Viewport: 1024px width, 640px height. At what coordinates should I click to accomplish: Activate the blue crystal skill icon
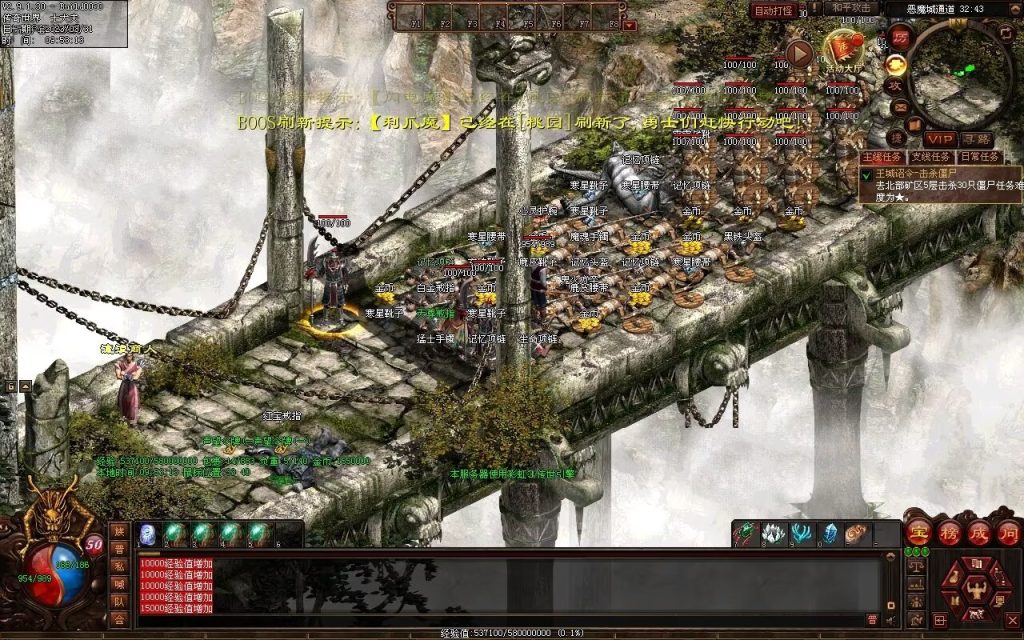pos(829,534)
